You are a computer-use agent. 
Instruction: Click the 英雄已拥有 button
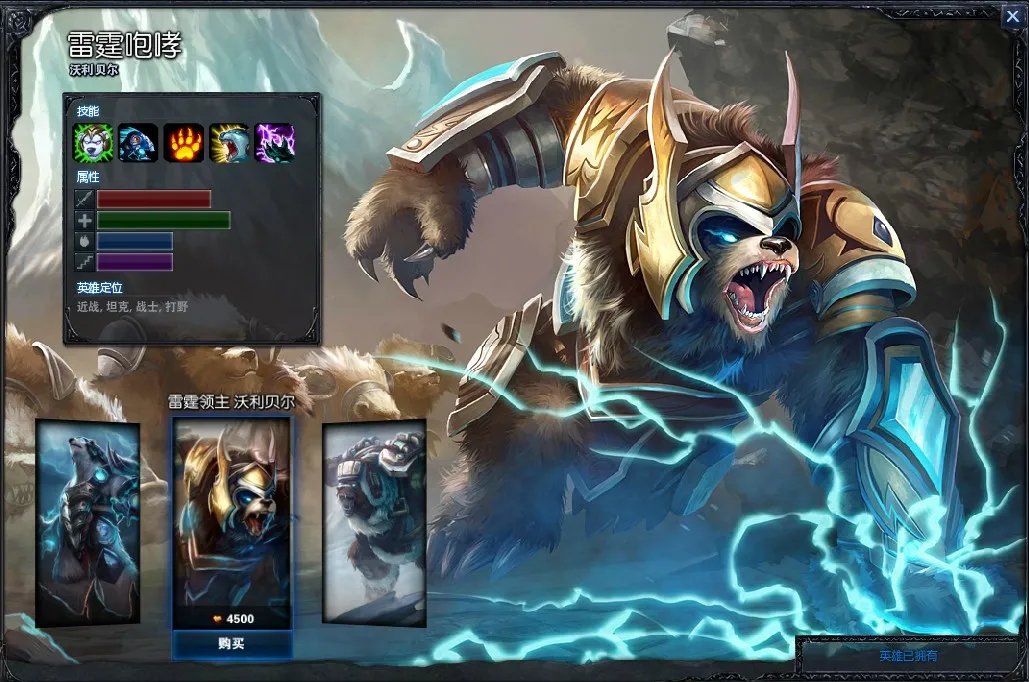click(909, 656)
